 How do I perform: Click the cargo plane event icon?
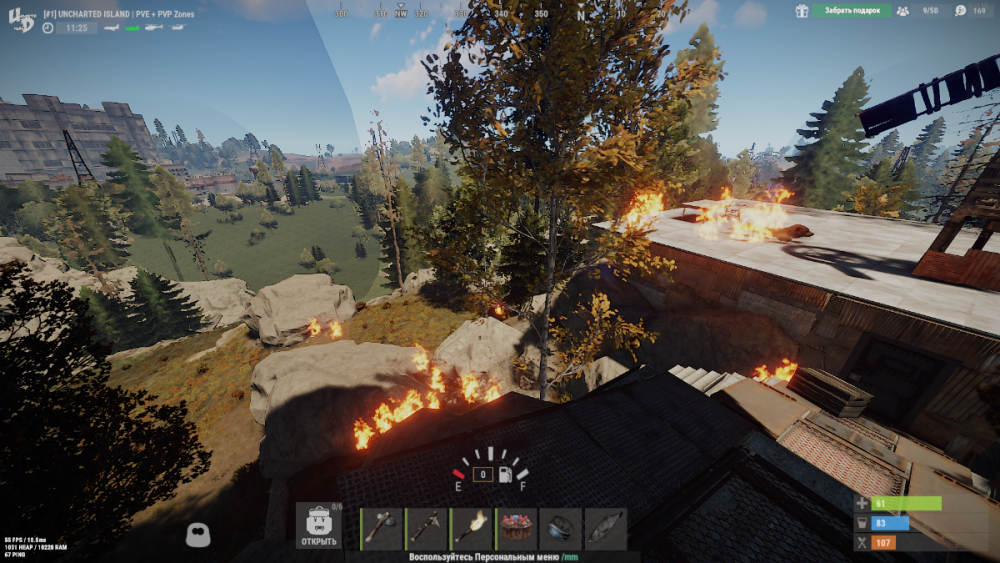click(112, 28)
